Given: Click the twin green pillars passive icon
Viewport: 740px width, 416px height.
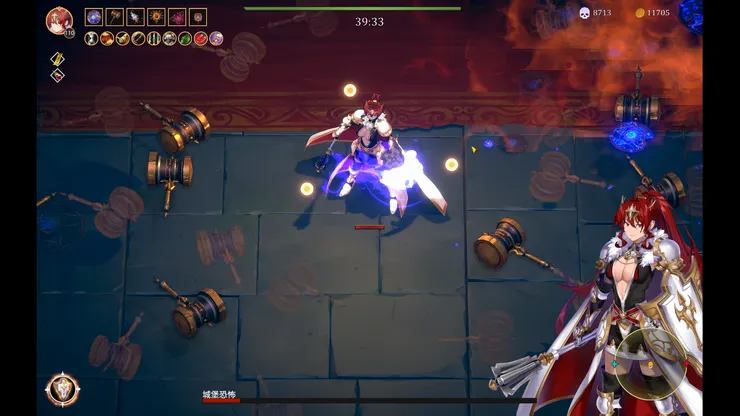Looking at the screenshot, I should click(x=154, y=38).
